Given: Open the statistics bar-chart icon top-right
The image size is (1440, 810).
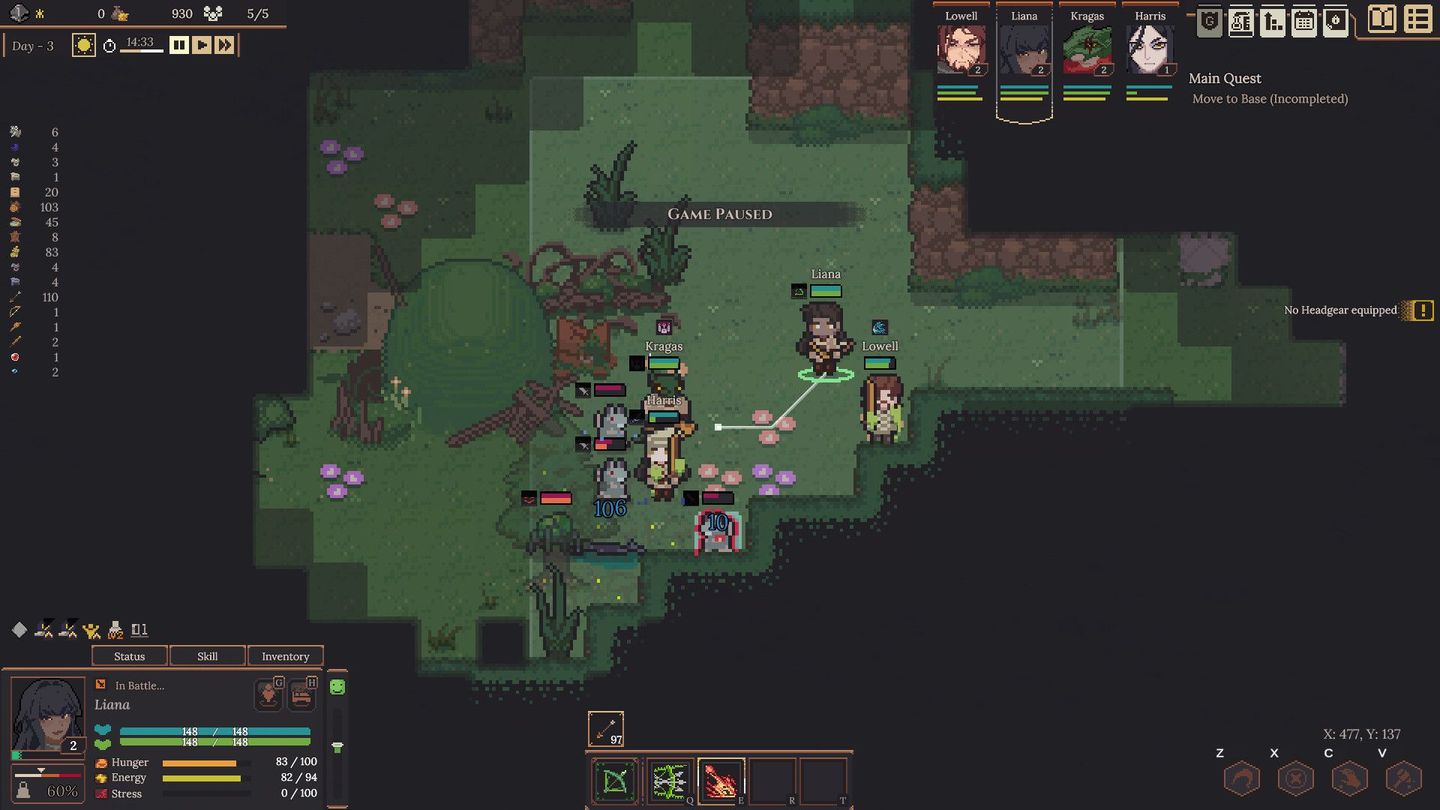Looking at the screenshot, I should point(1272,20).
